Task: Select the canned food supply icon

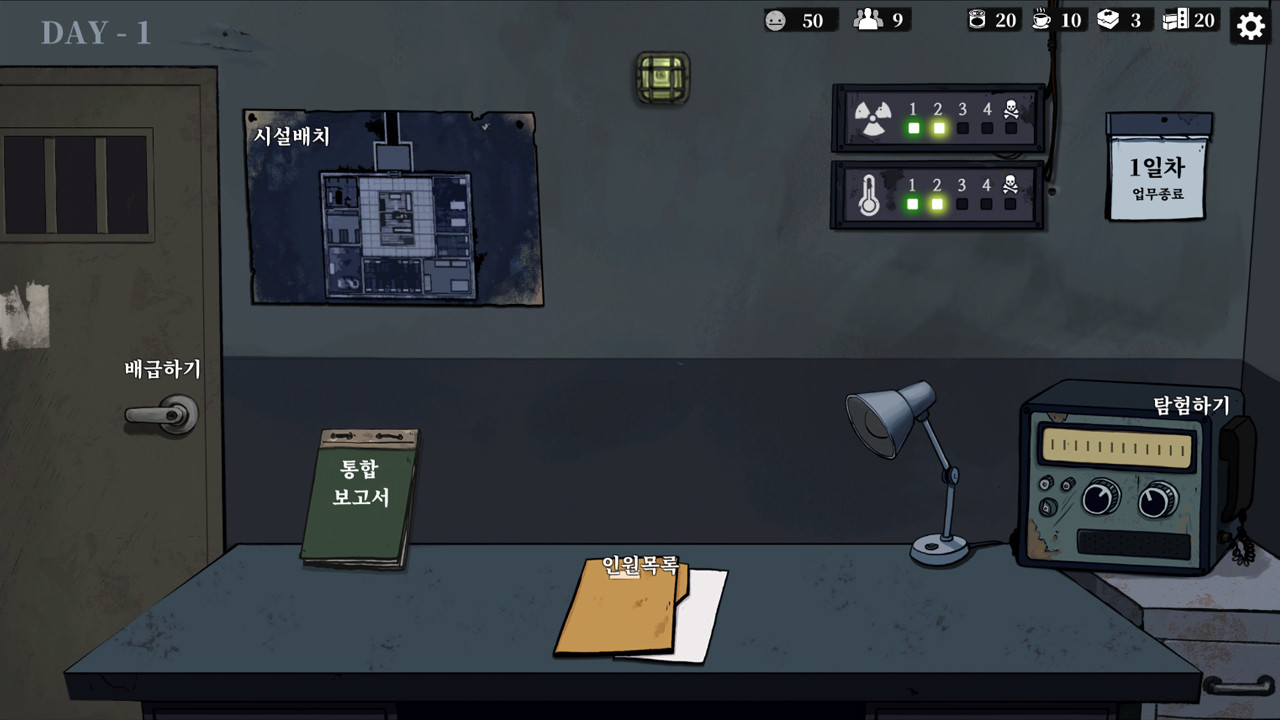Action: point(978,19)
